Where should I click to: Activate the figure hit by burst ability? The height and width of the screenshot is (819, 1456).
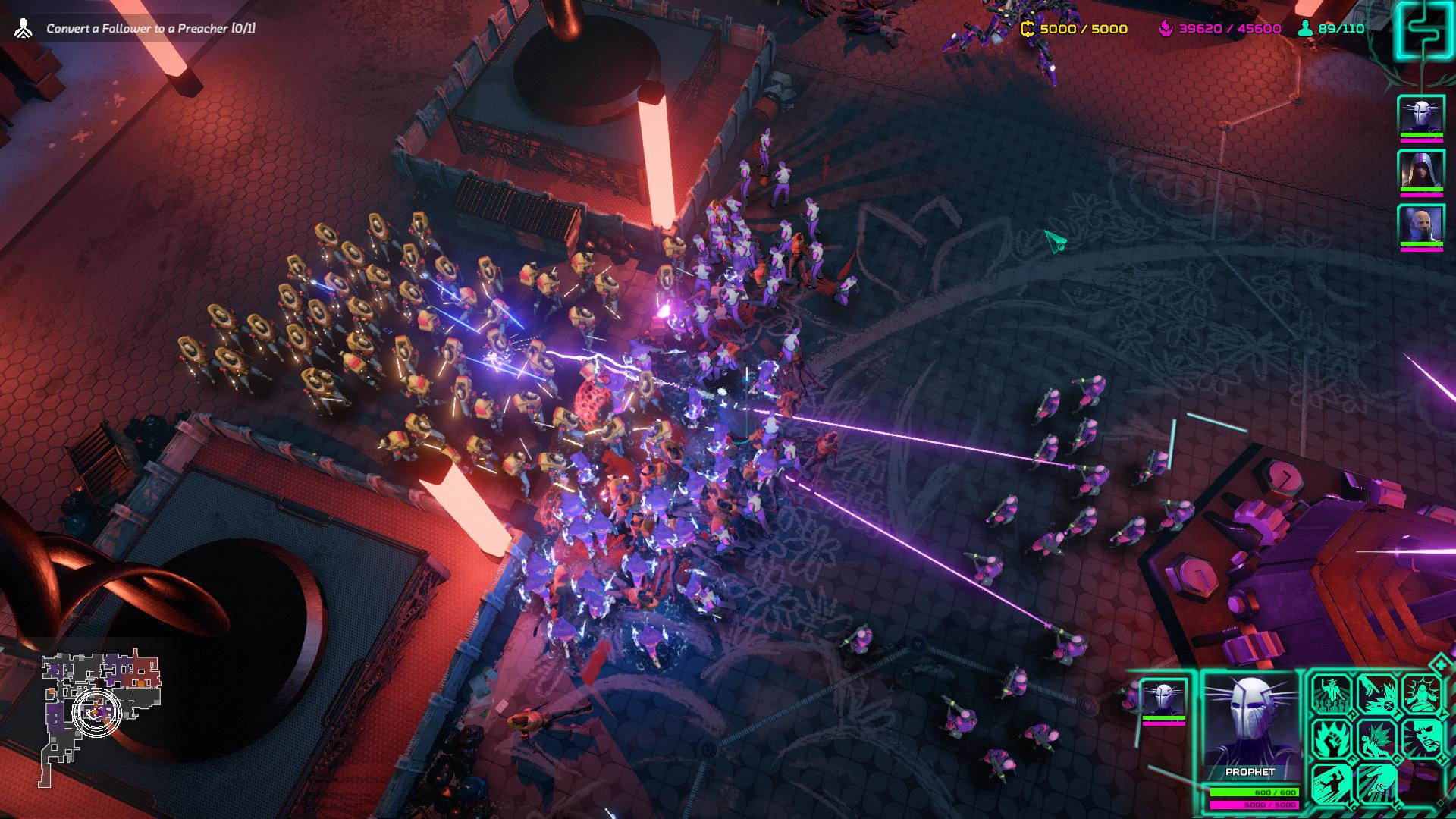(1377, 738)
